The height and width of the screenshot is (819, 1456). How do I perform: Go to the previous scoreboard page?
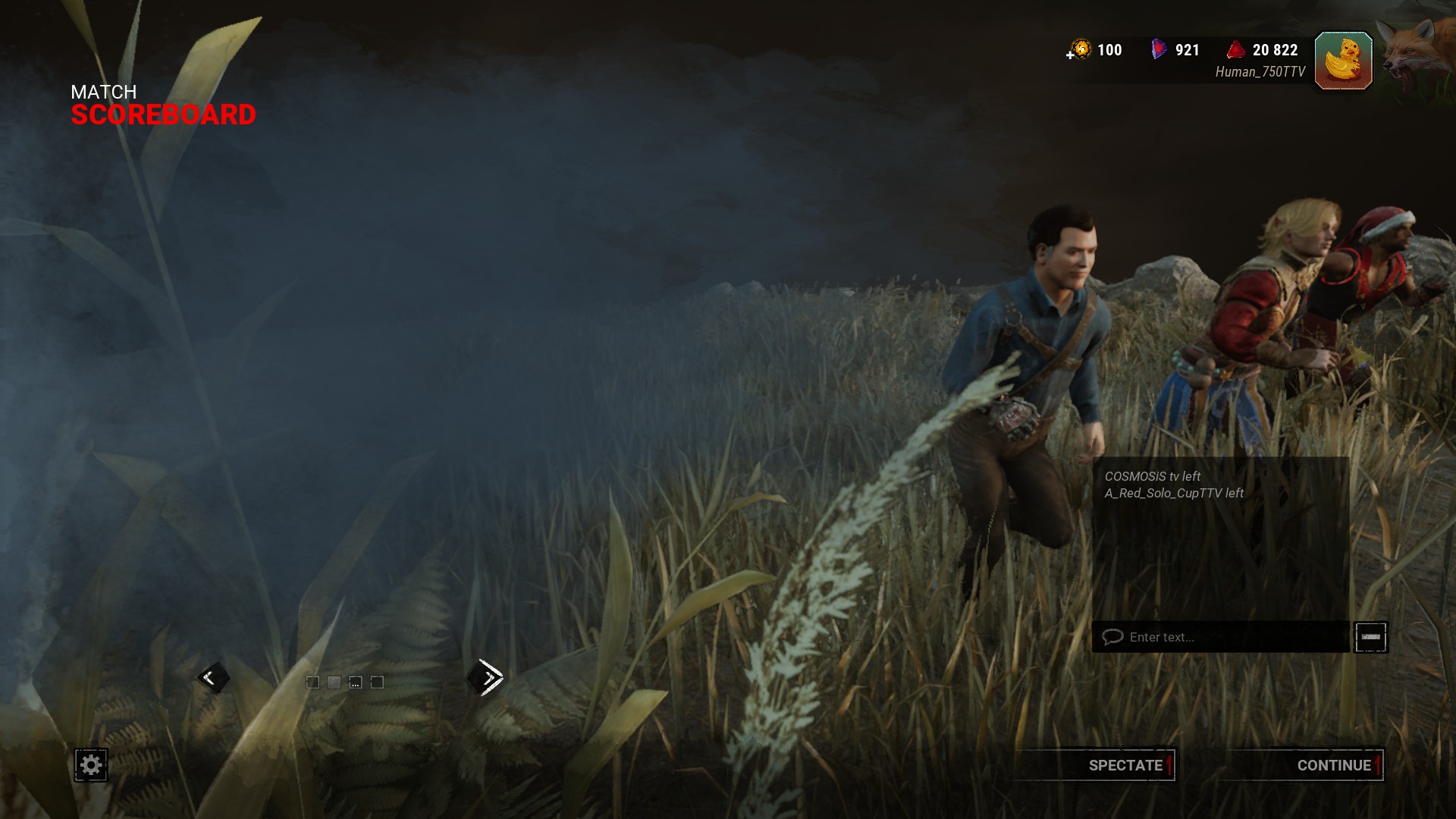coord(212,677)
